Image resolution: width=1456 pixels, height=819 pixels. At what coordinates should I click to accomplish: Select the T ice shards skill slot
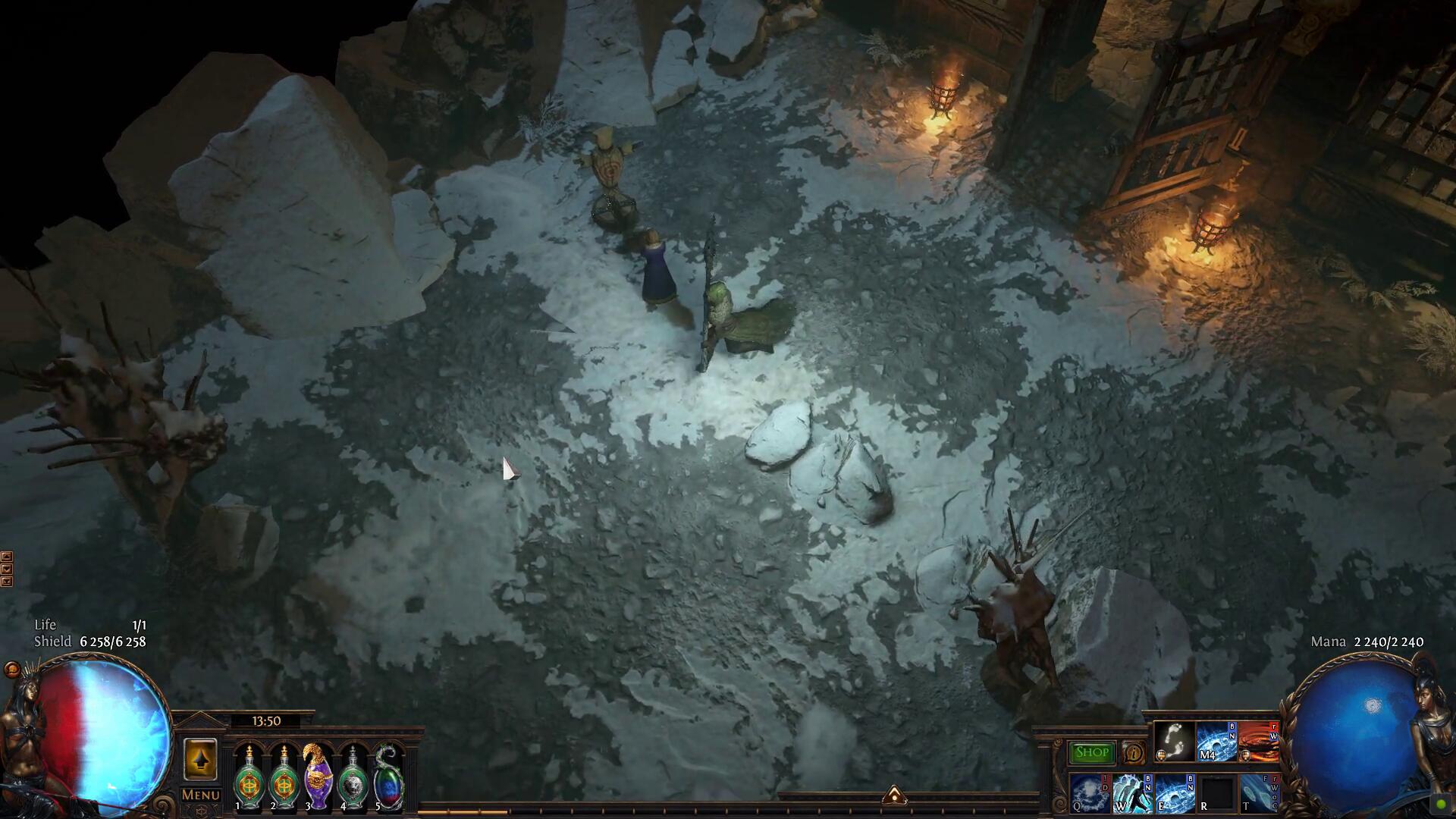1259,792
